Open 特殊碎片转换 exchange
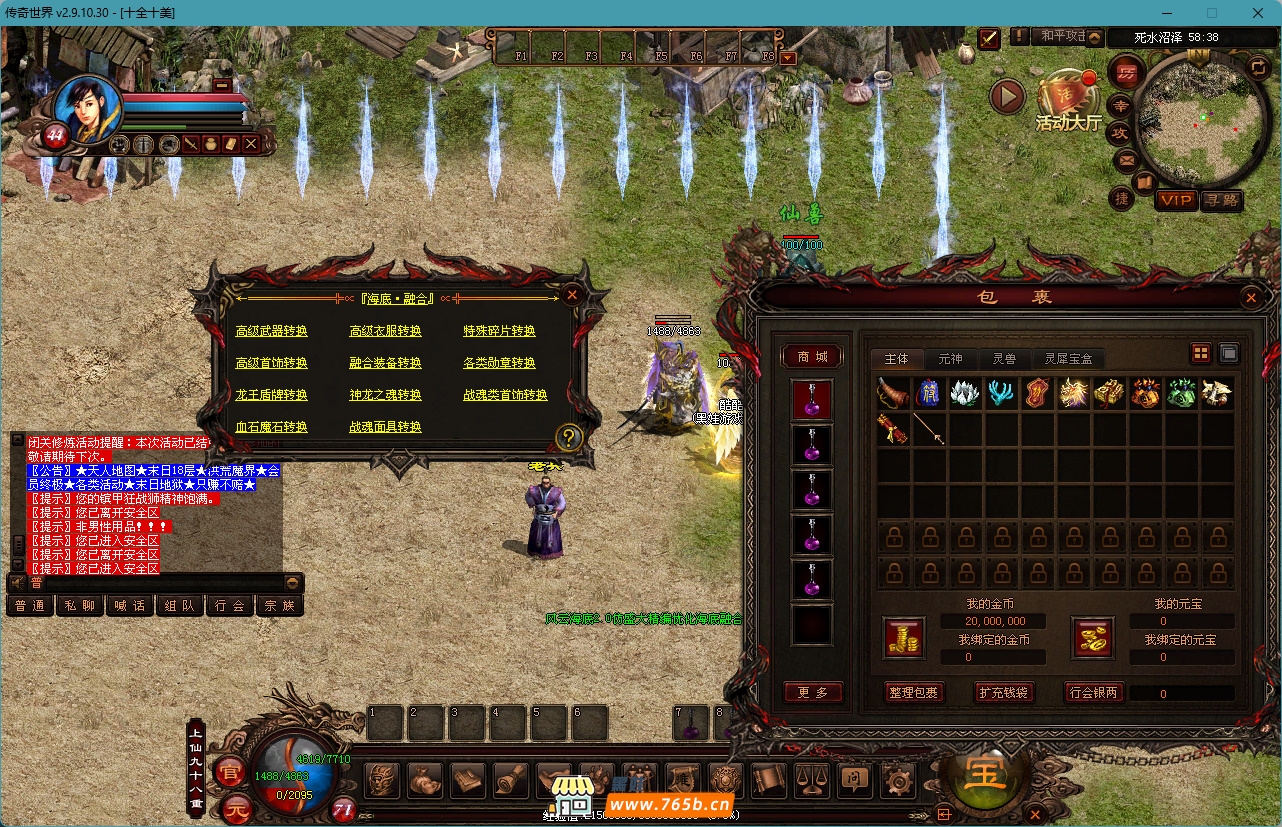 [x=499, y=331]
